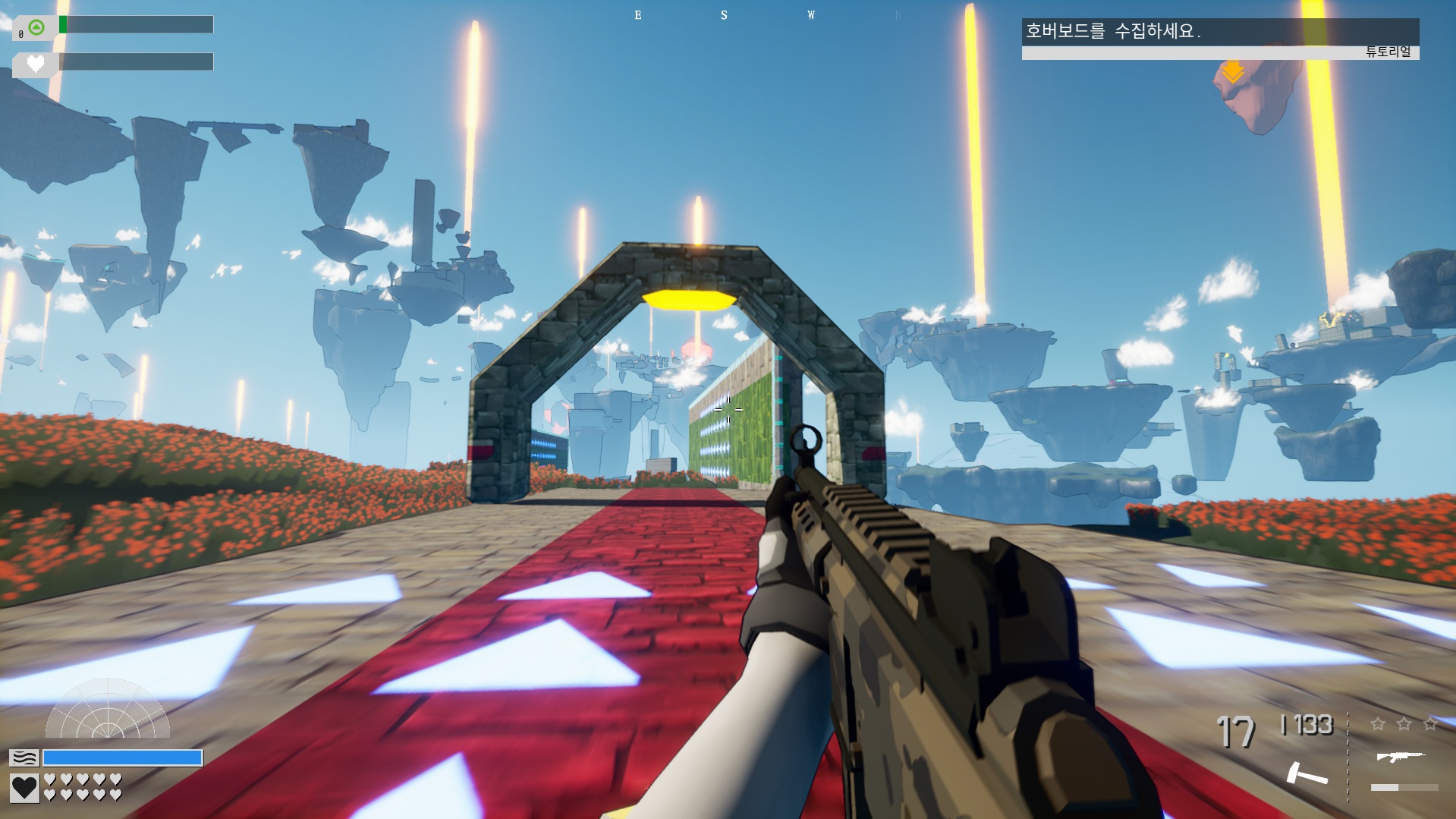Click the green circle arrow icon
This screenshot has height=819, width=1456.
[36, 28]
